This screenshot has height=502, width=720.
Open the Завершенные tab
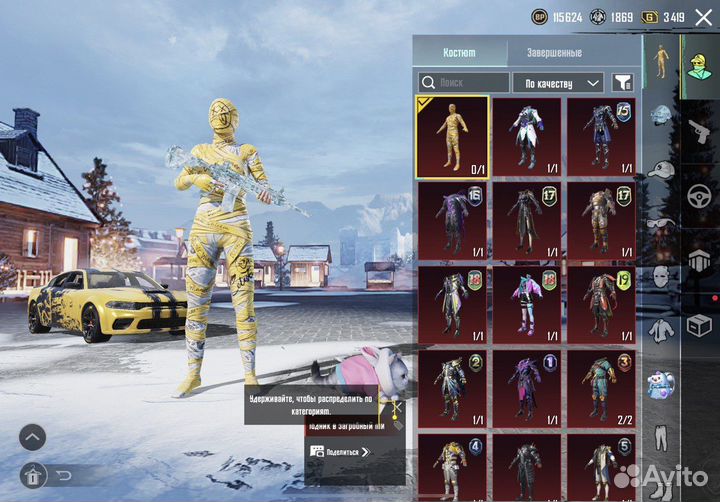553,53
